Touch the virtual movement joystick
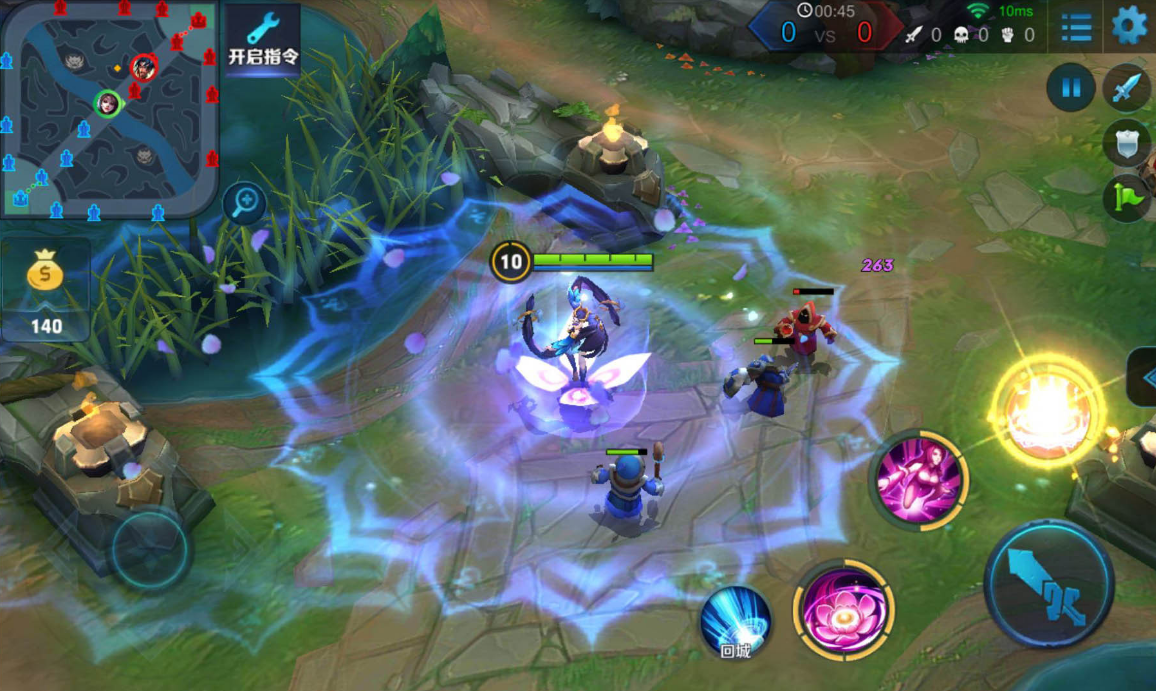The width and height of the screenshot is (1156, 691). pos(150,548)
